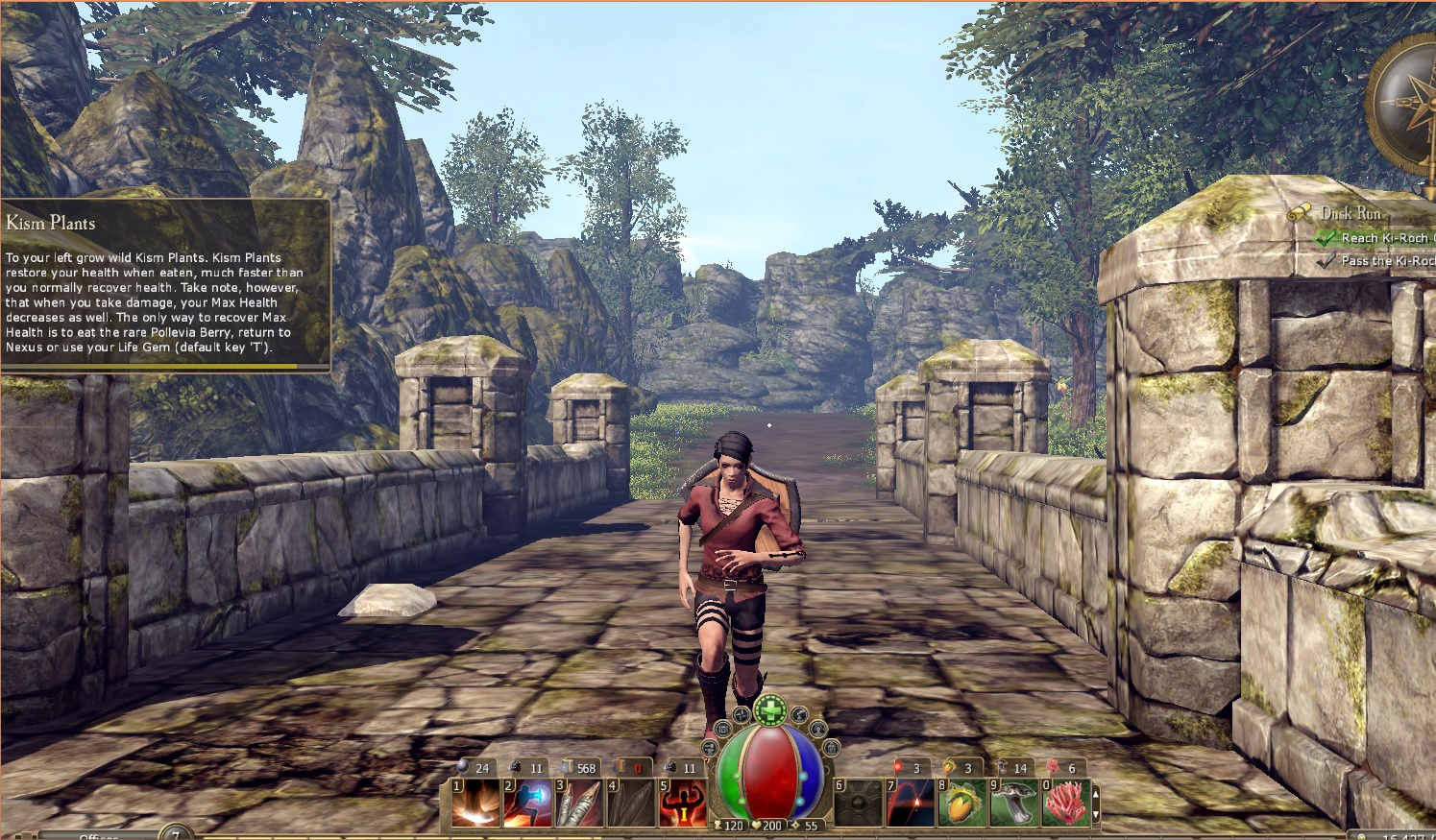This screenshot has height=840, width=1436.
Task: Activate the red flexing-figure buff in slot 5
Action: click(x=684, y=803)
